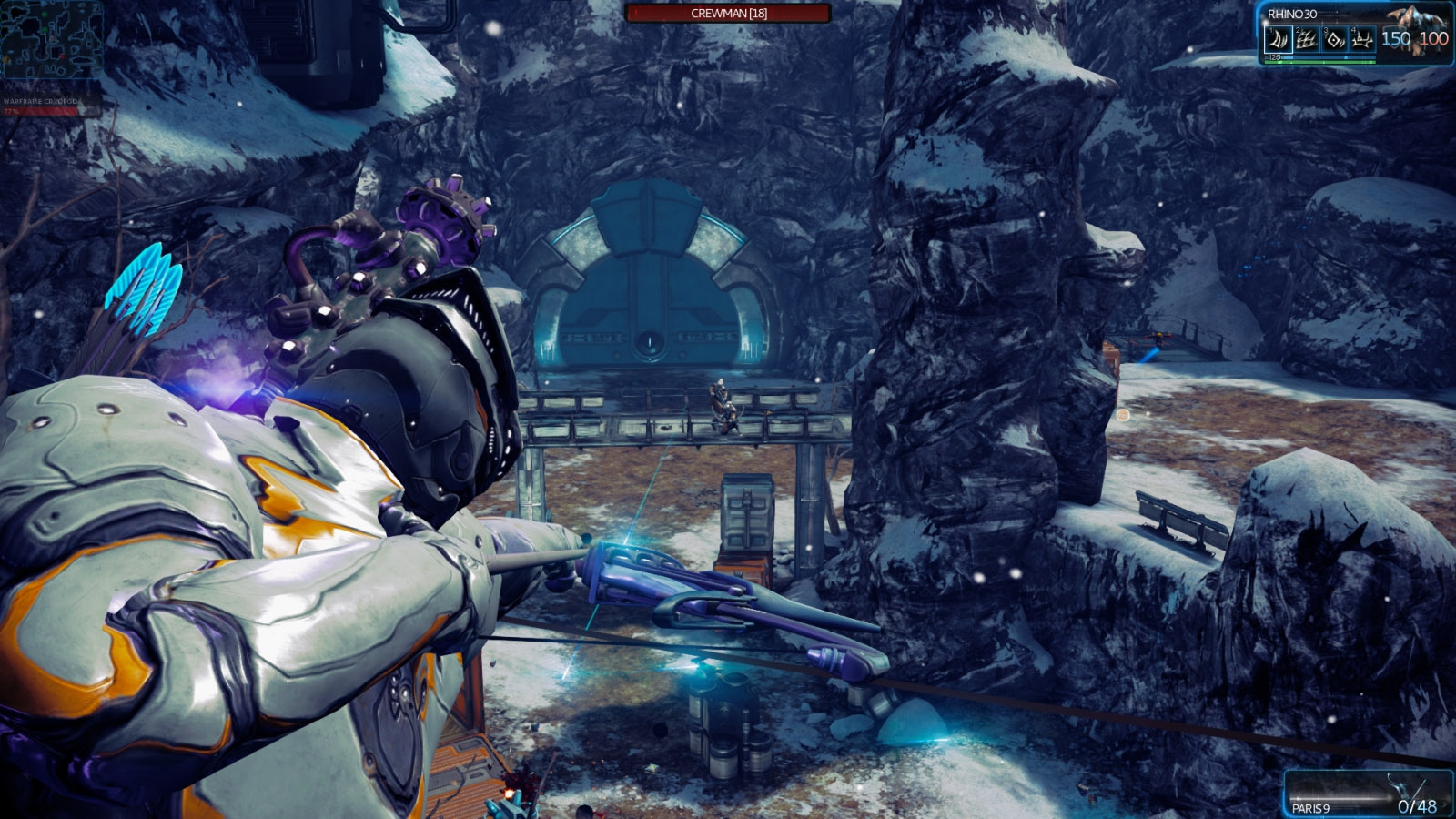
Task: Open the minimap in the corner
Action: click(x=51, y=40)
